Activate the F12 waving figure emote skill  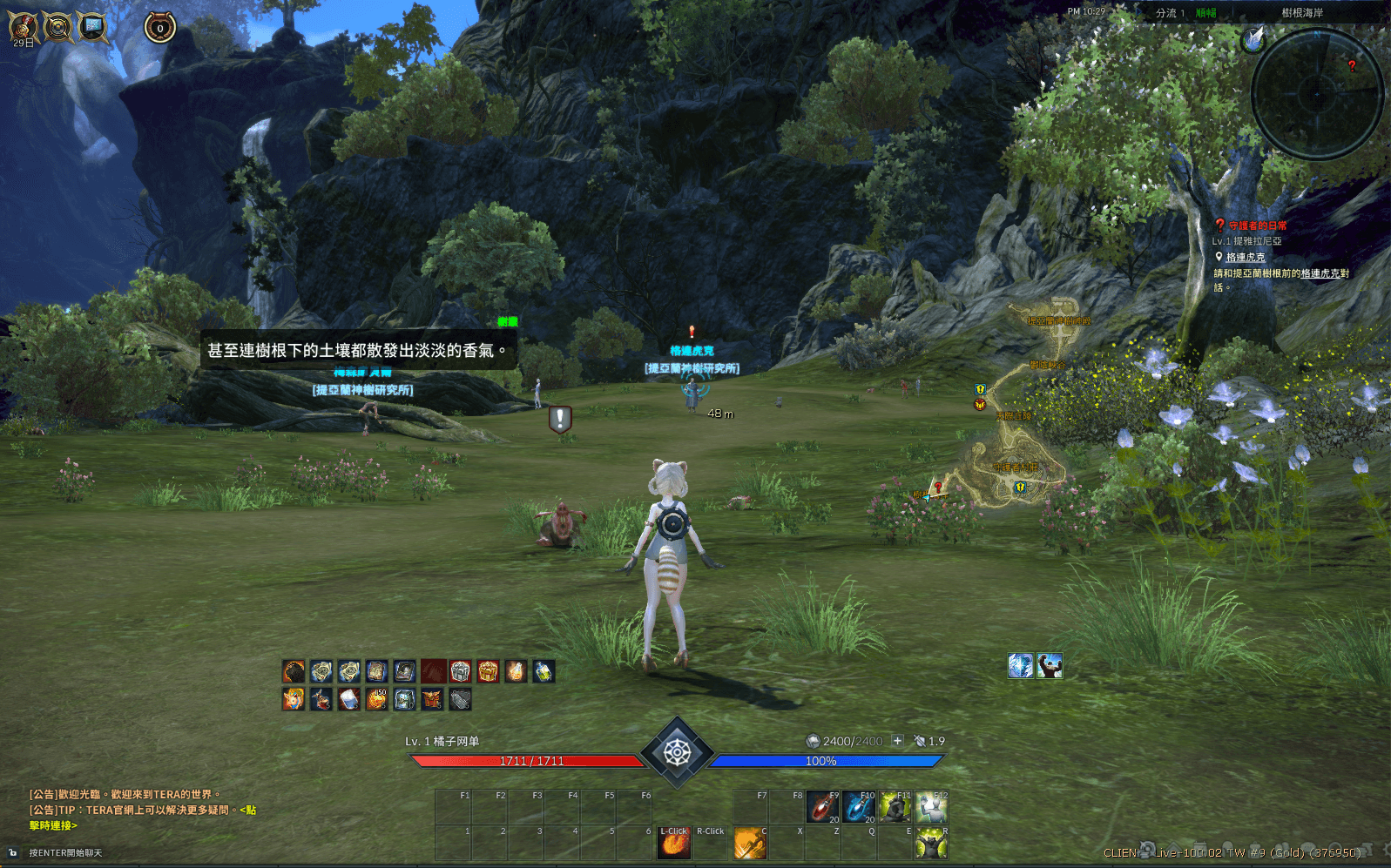point(931,807)
